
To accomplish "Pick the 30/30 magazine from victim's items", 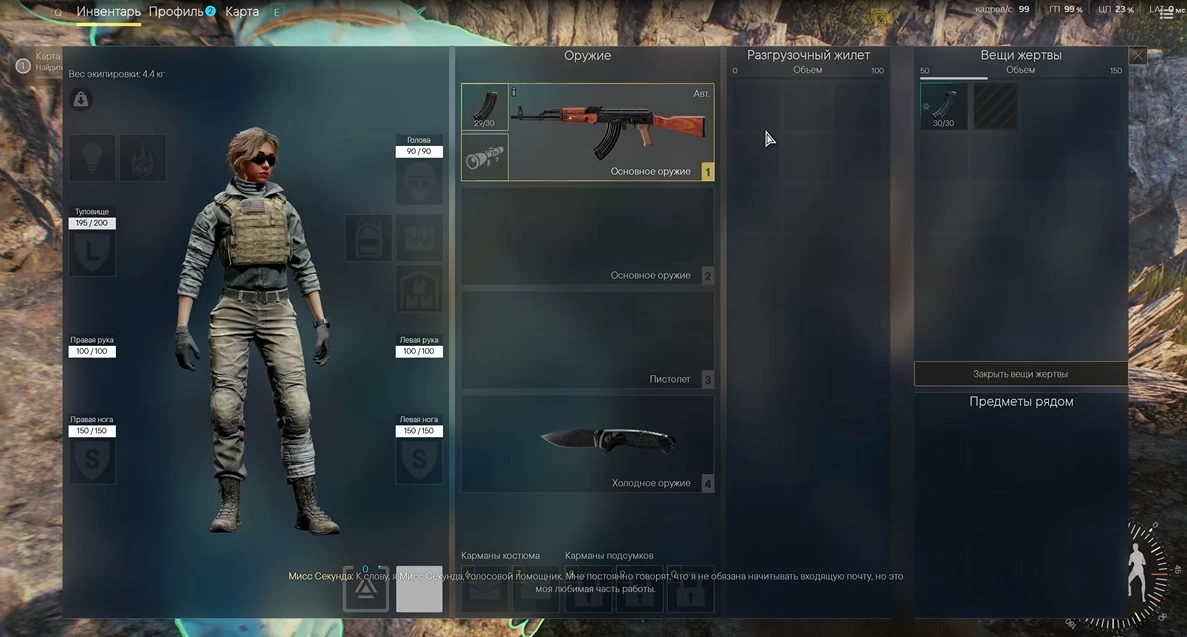I will tap(943, 107).
